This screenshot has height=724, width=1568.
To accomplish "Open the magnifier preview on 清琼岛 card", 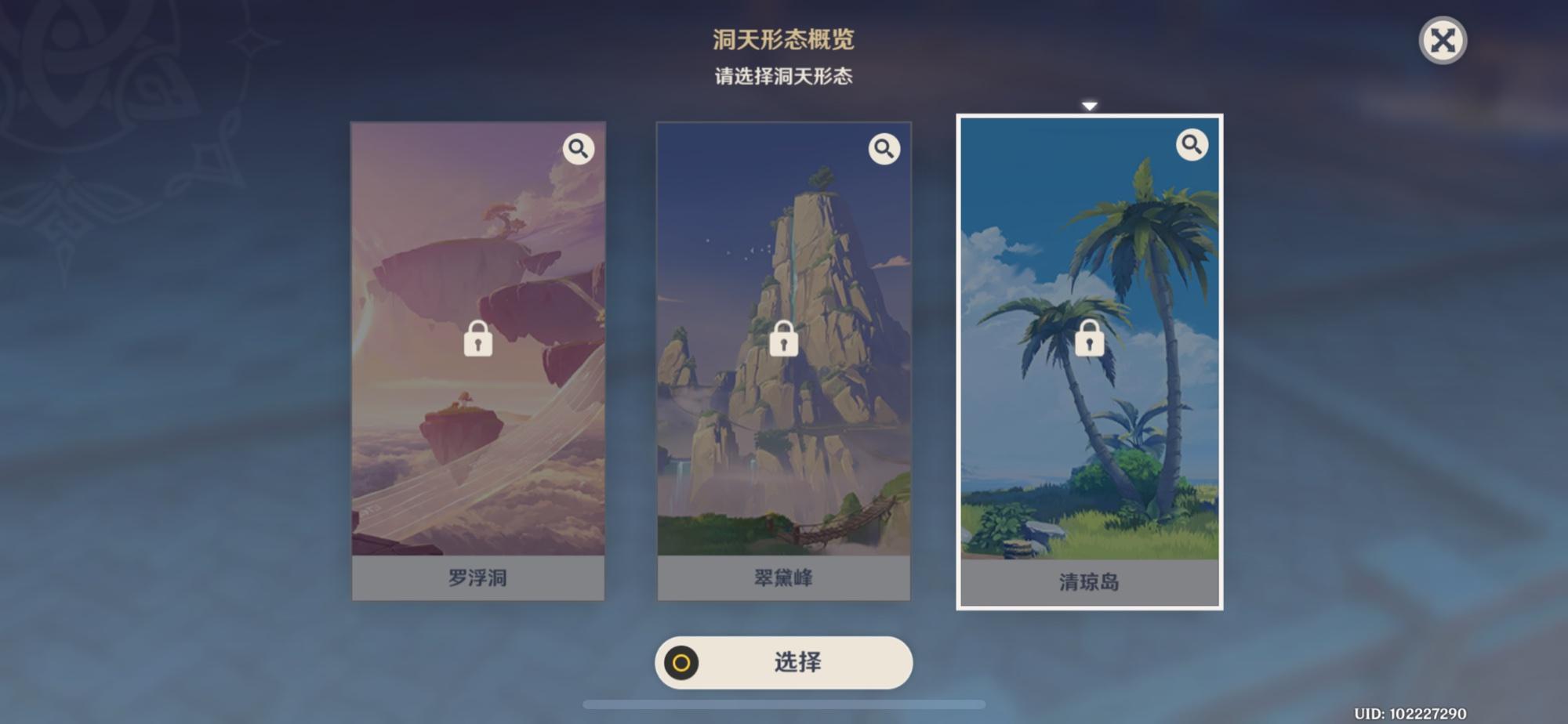I will click(1190, 145).
